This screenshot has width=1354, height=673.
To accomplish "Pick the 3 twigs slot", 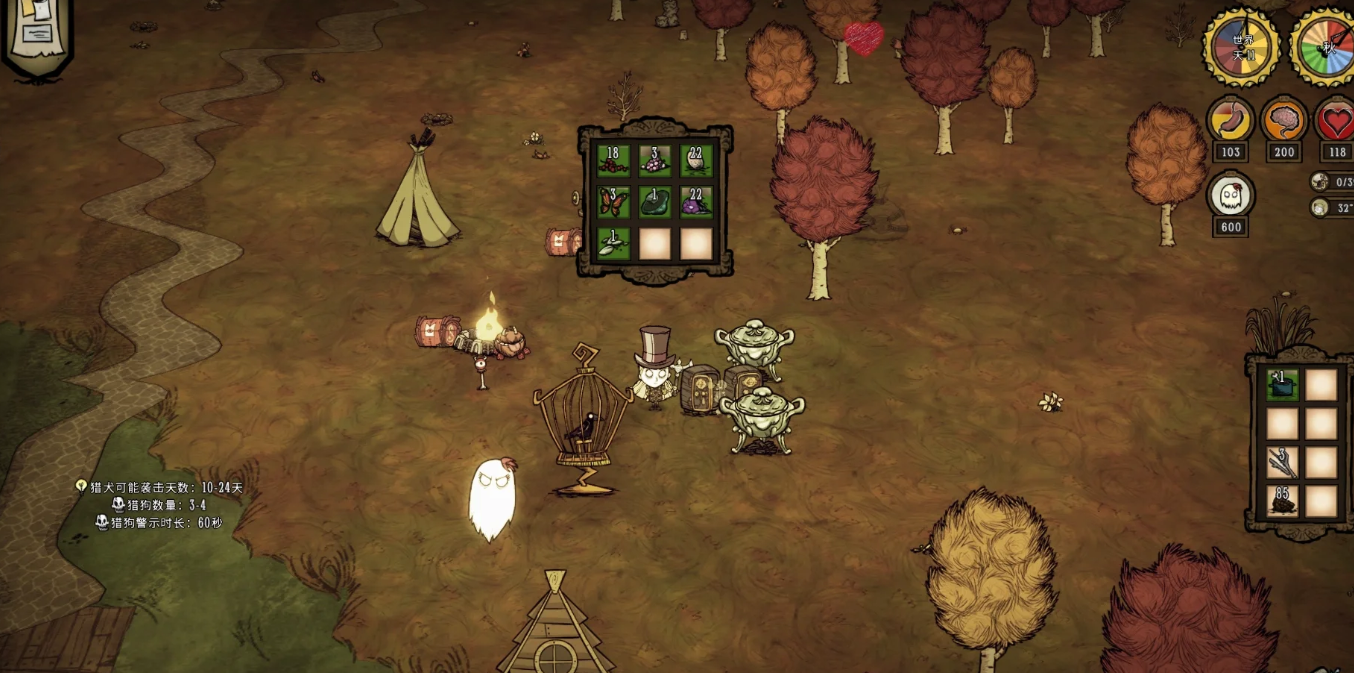I will pos(1282,462).
